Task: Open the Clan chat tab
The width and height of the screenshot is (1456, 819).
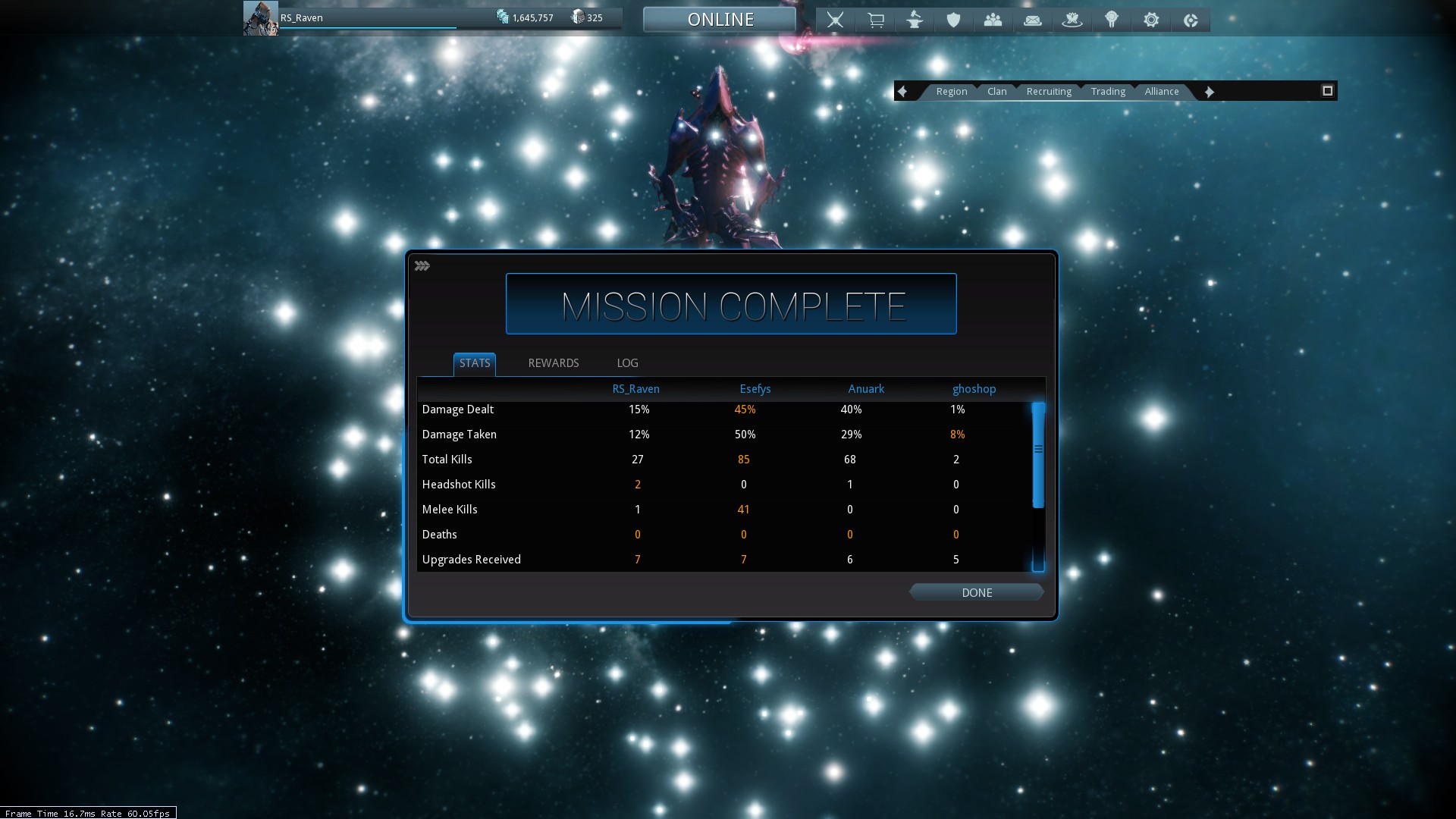Action: tap(996, 92)
